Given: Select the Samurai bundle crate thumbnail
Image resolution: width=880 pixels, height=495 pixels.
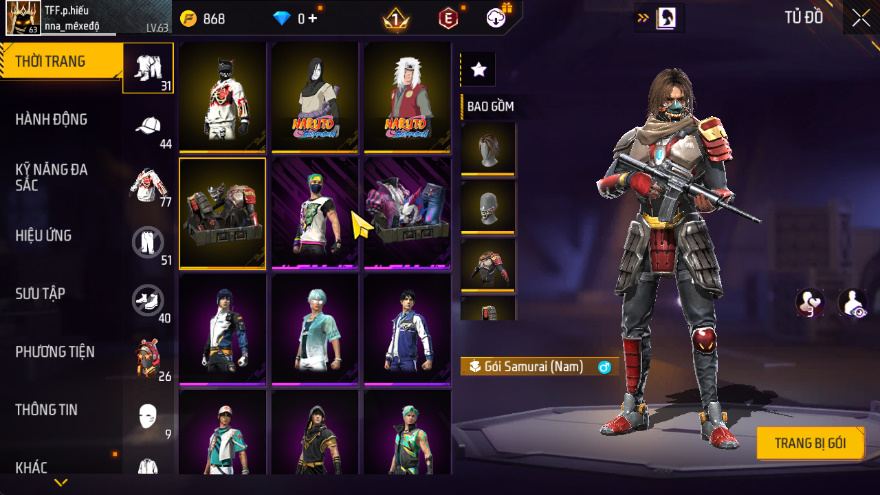Looking at the screenshot, I should click(222, 213).
